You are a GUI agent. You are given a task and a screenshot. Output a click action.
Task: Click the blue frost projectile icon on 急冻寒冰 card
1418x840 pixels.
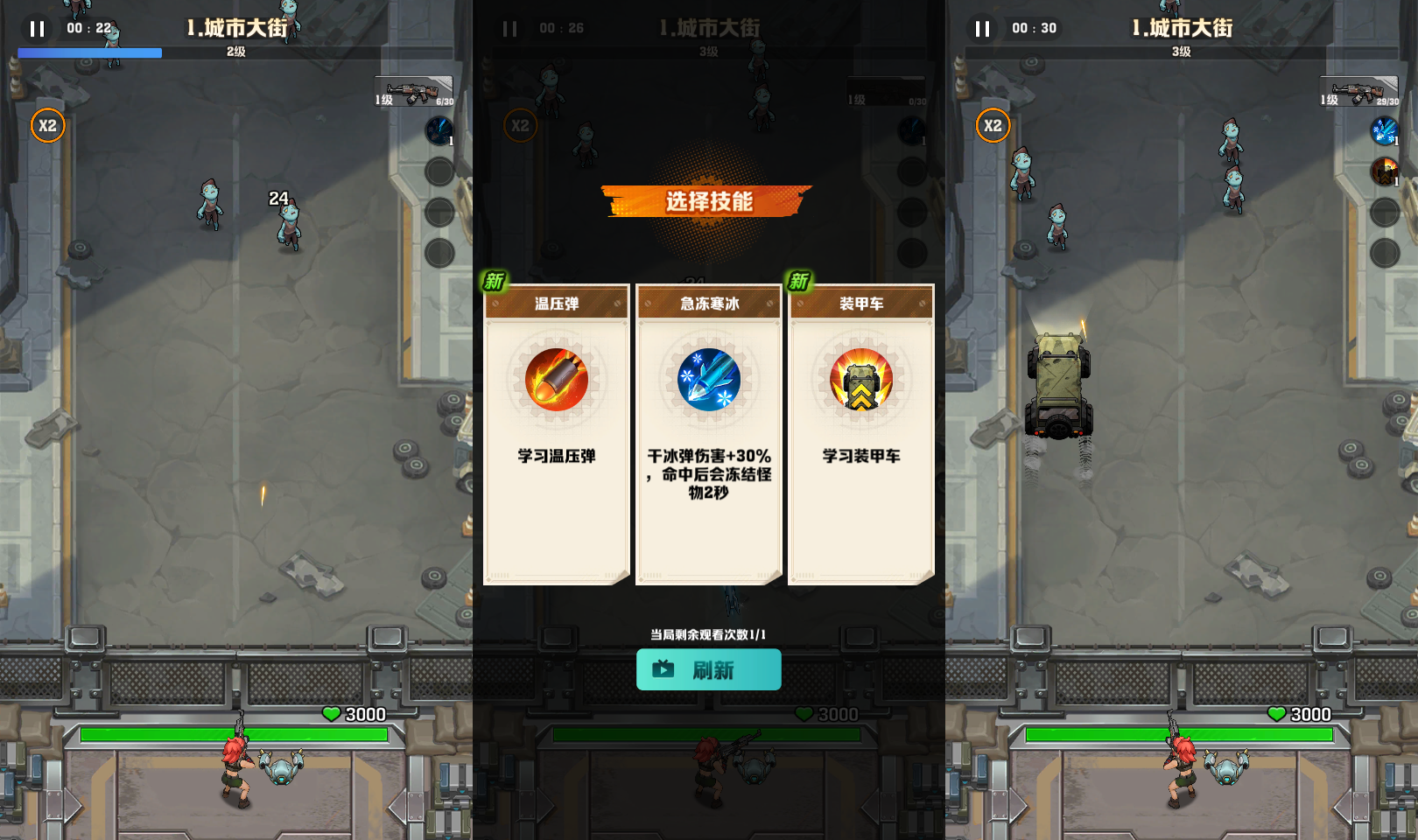(x=707, y=378)
